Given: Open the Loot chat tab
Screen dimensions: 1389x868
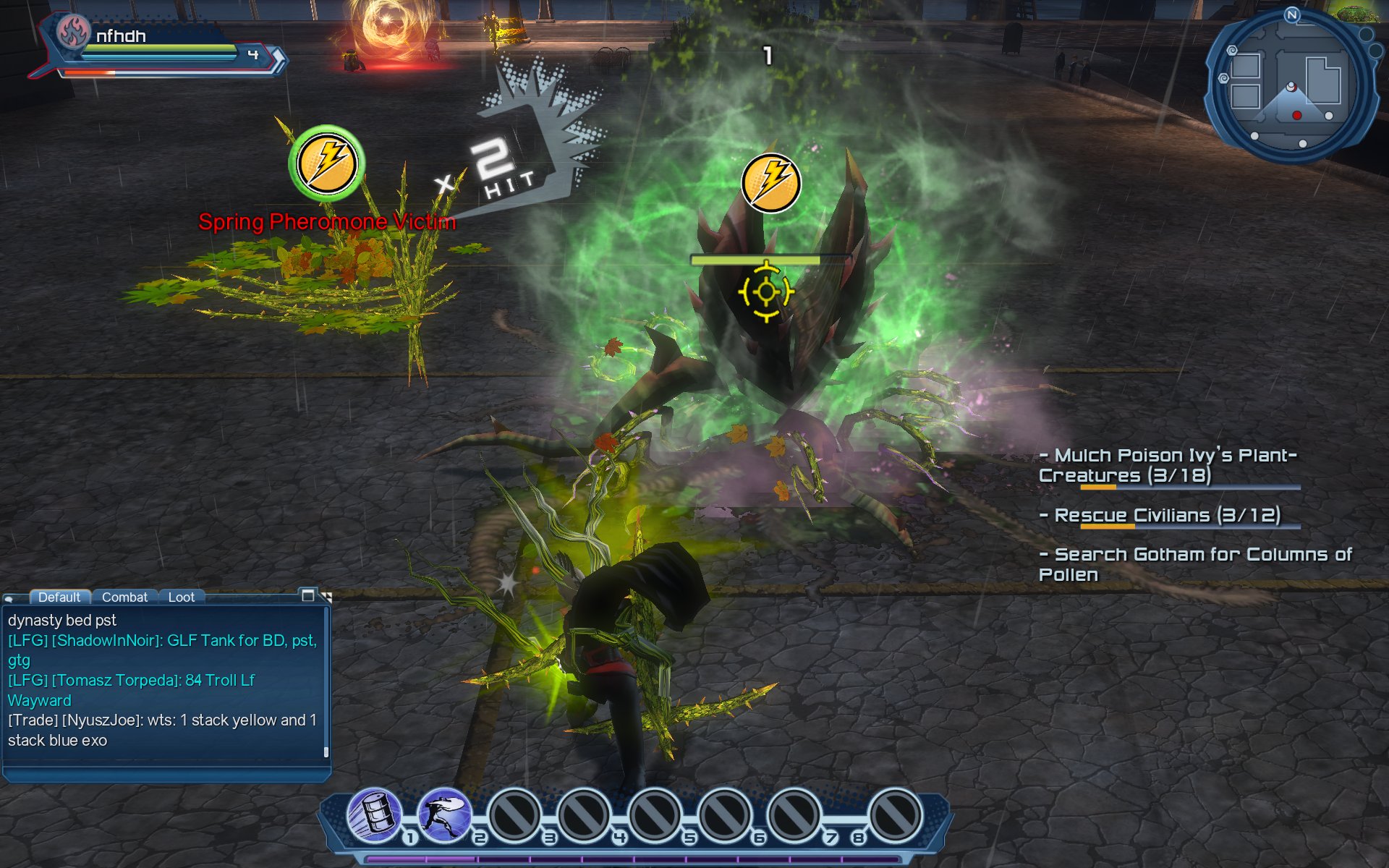Looking at the screenshot, I should pos(181,597).
